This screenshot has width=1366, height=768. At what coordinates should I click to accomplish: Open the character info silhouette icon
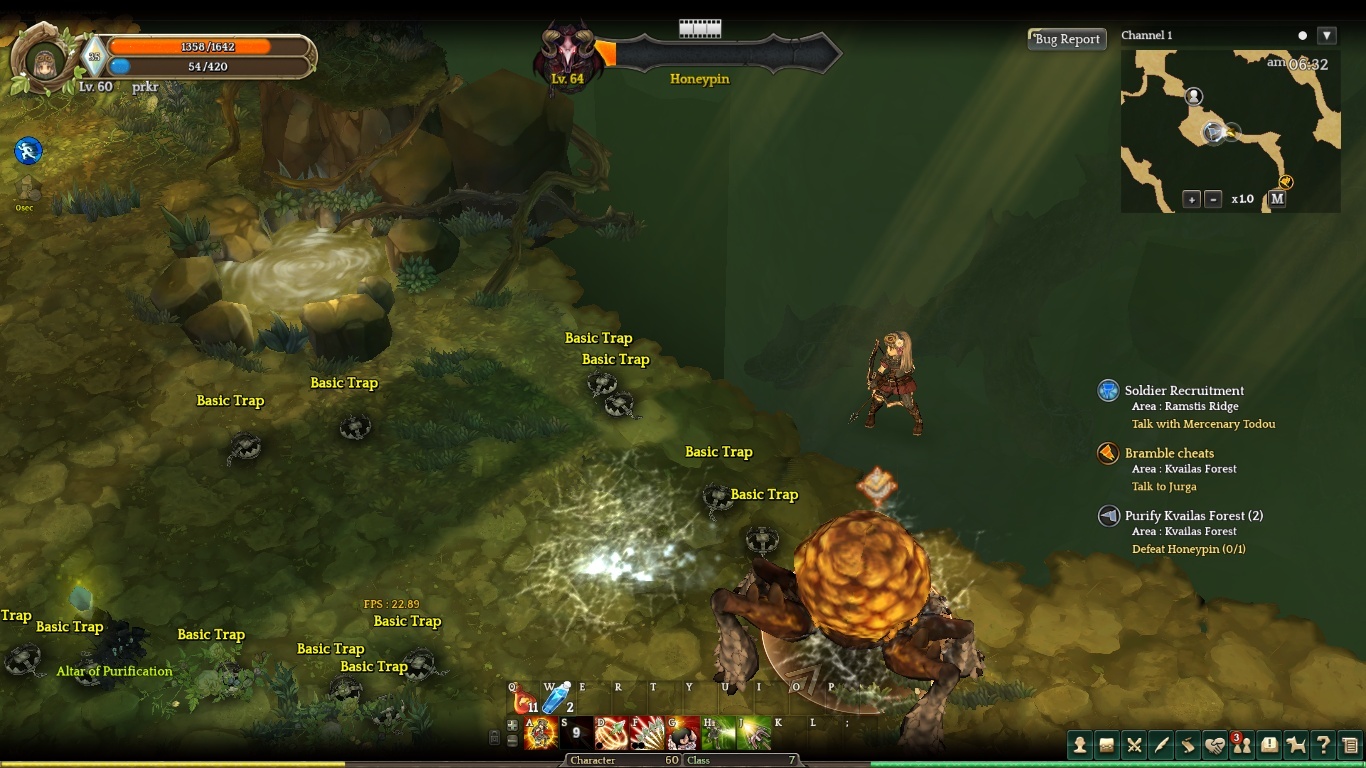coord(1079,745)
